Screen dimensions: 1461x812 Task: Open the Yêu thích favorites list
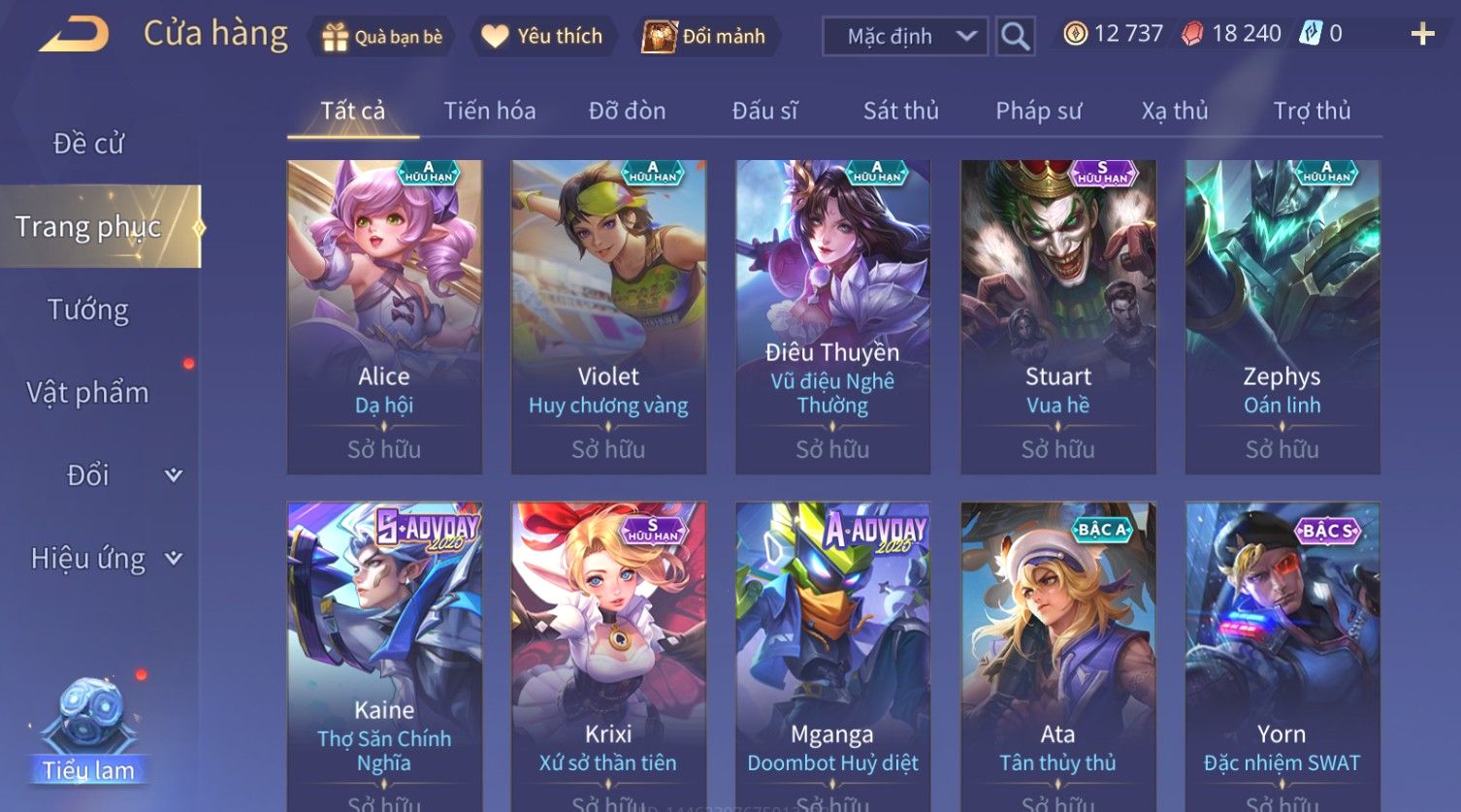coord(542,37)
